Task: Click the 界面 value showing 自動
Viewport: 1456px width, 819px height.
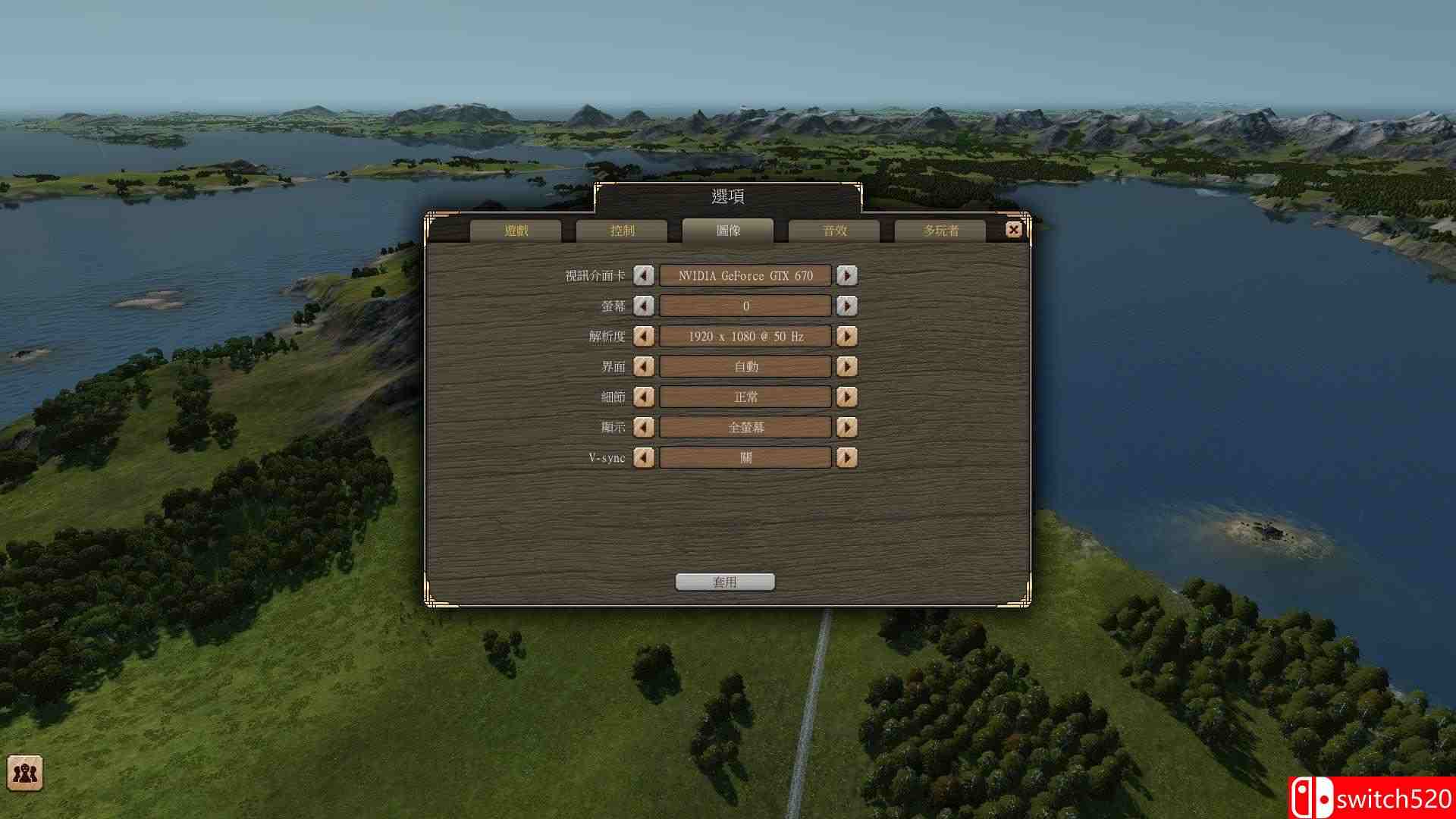Action: 745,366
